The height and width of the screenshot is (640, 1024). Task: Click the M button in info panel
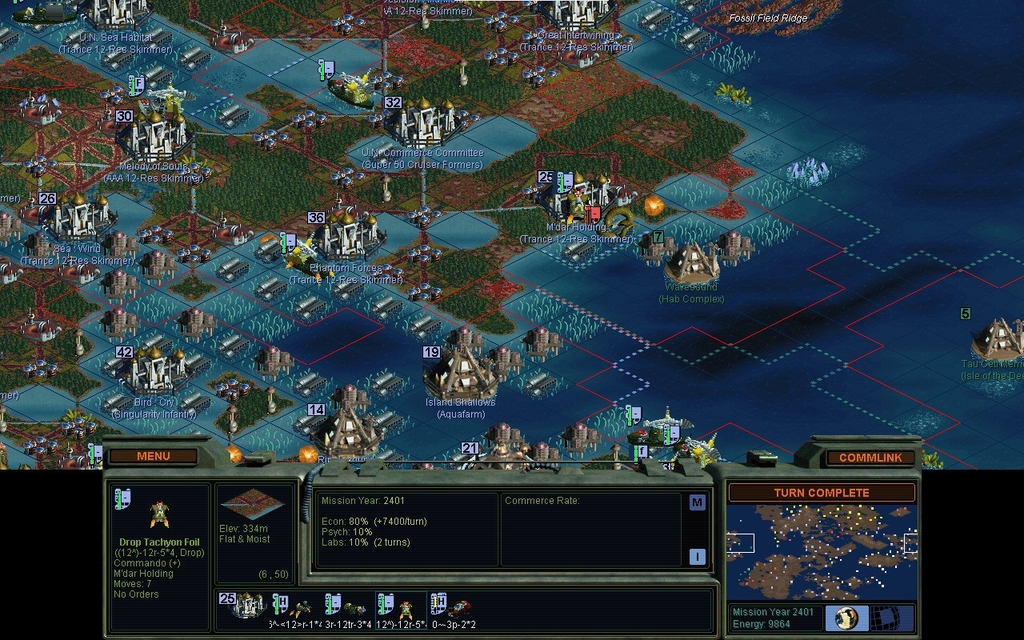pos(697,503)
